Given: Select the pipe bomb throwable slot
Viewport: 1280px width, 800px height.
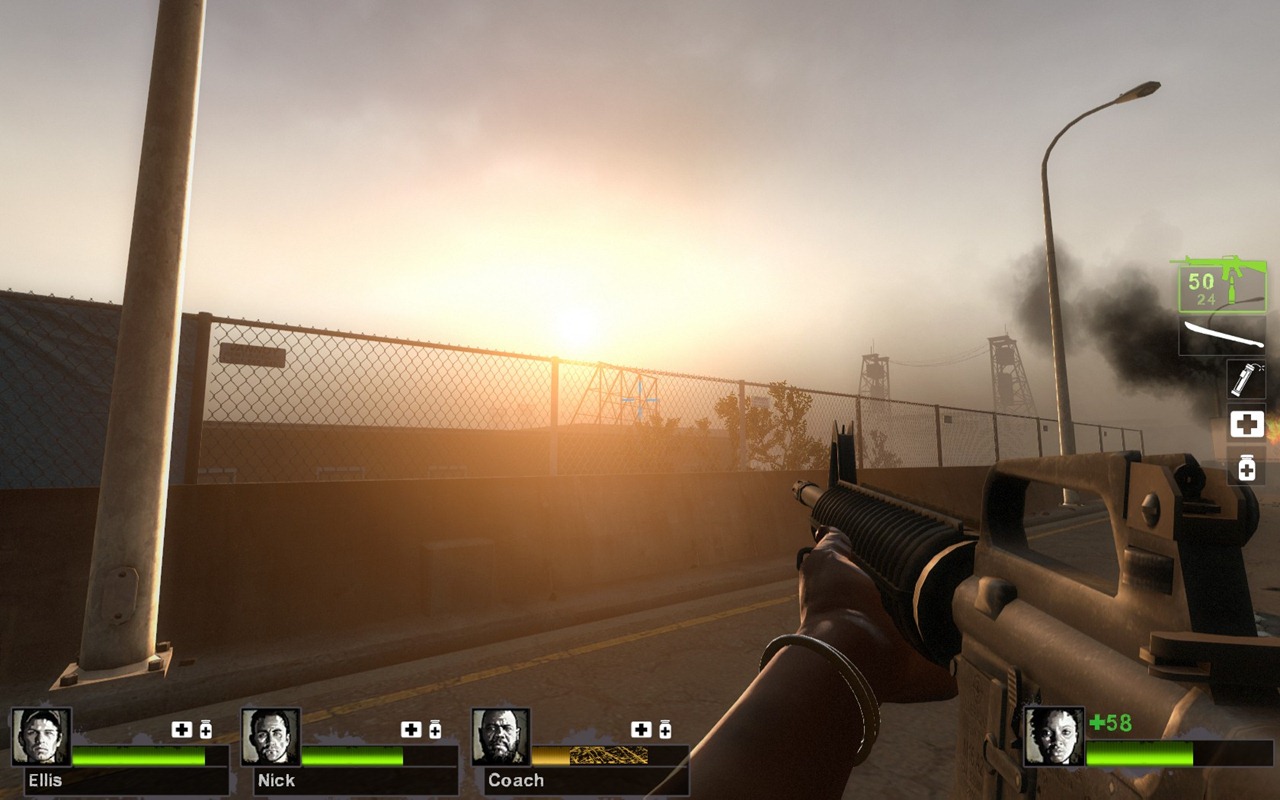Looking at the screenshot, I should (x=1246, y=380).
